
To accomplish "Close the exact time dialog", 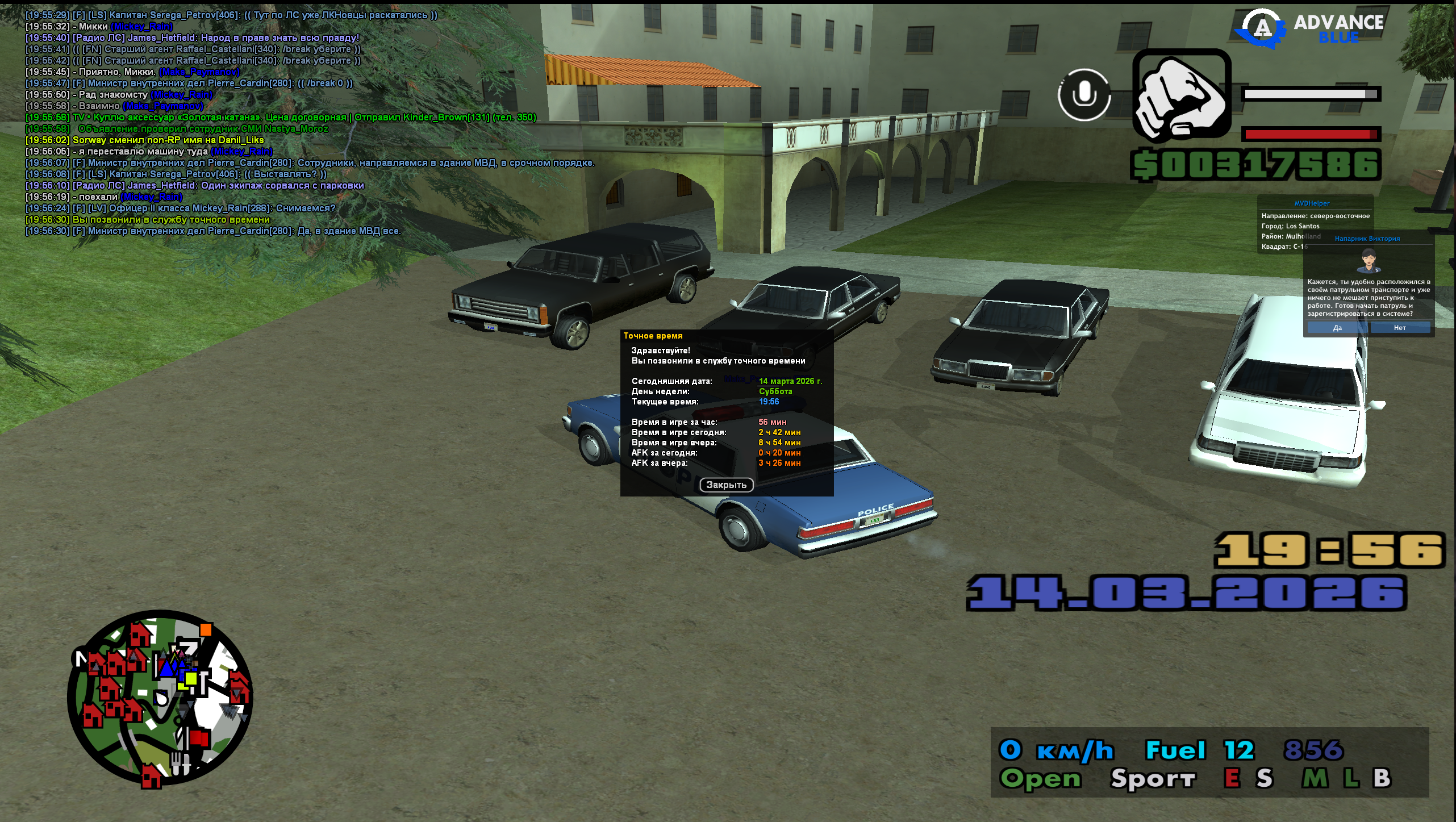I will [x=726, y=485].
